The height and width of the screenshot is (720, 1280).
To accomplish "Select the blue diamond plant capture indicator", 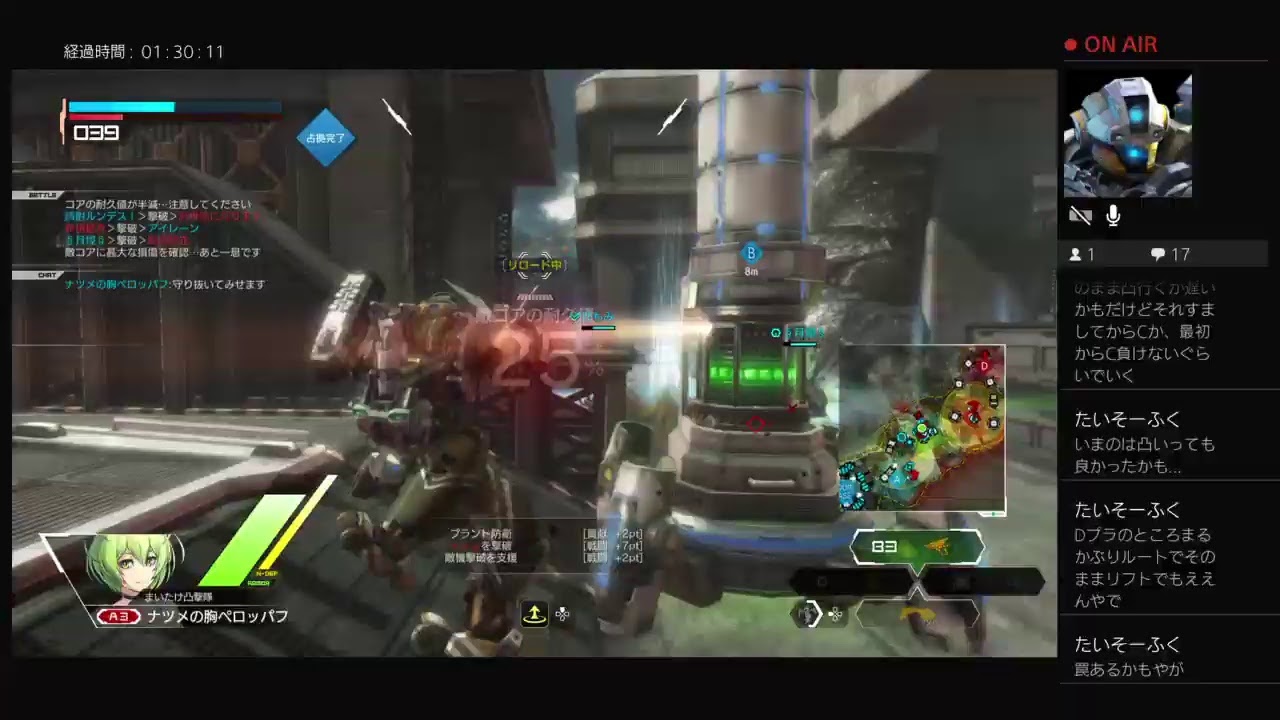I will tap(325, 138).
